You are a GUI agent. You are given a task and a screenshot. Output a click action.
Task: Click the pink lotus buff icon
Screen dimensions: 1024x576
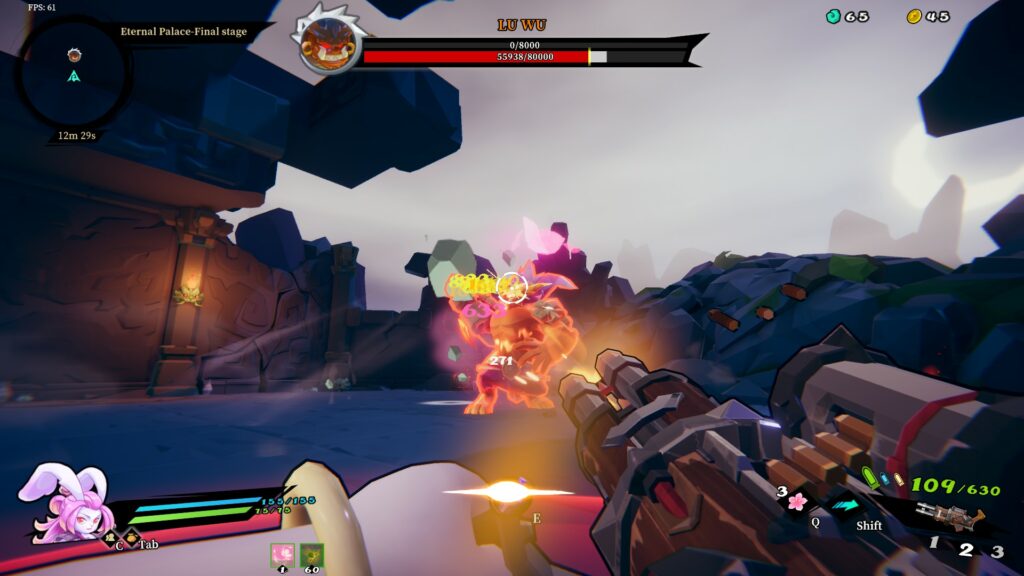click(x=283, y=555)
